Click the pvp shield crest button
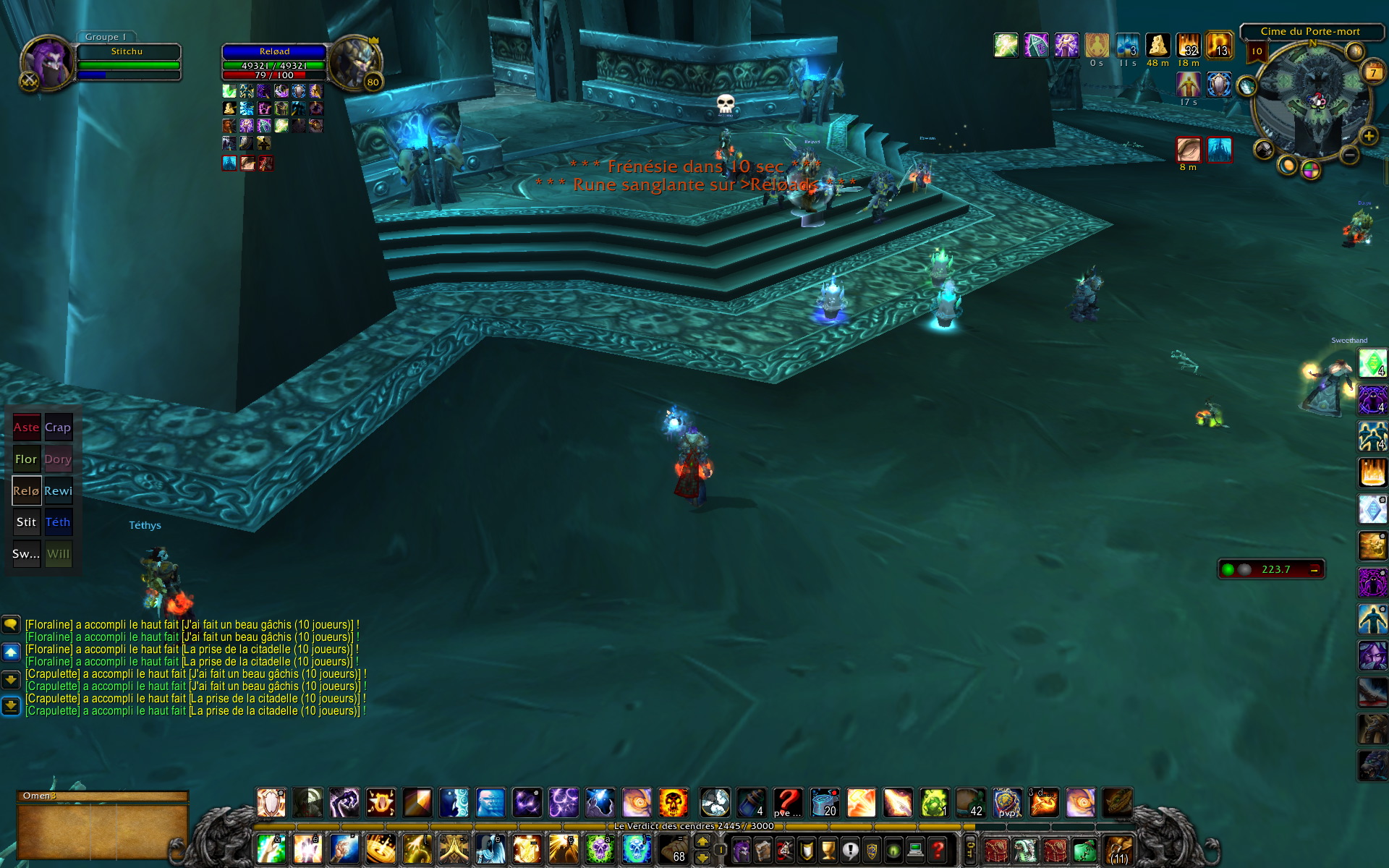 (1007, 803)
